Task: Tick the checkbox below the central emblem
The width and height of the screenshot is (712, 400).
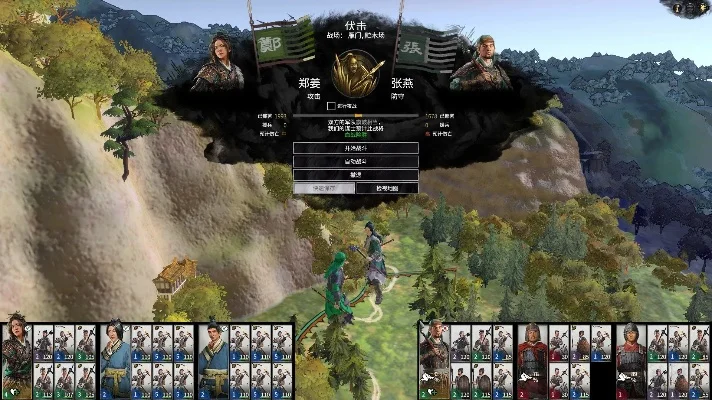Action: click(331, 105)
